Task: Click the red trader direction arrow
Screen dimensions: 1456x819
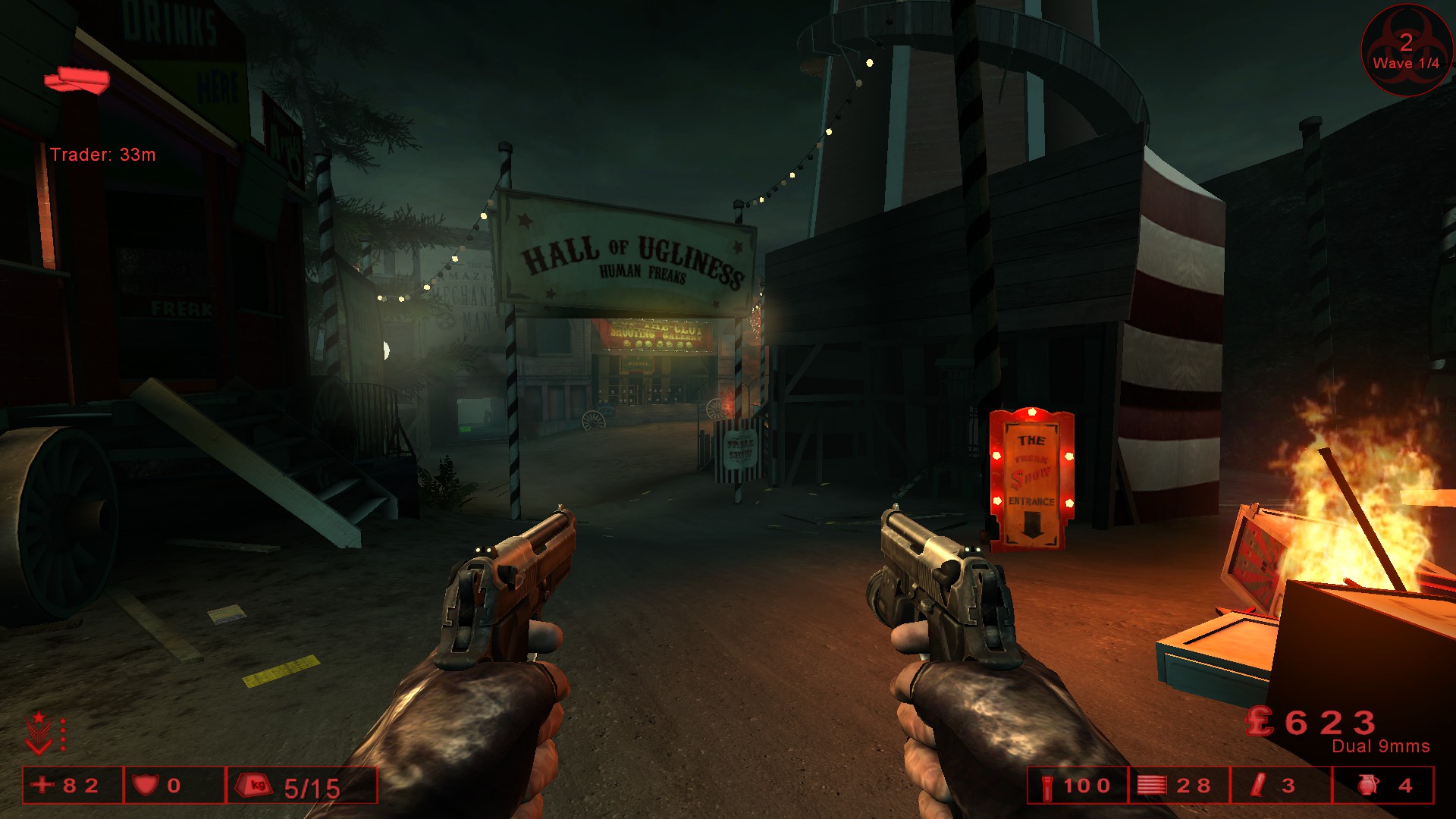Action: point(77,80)
